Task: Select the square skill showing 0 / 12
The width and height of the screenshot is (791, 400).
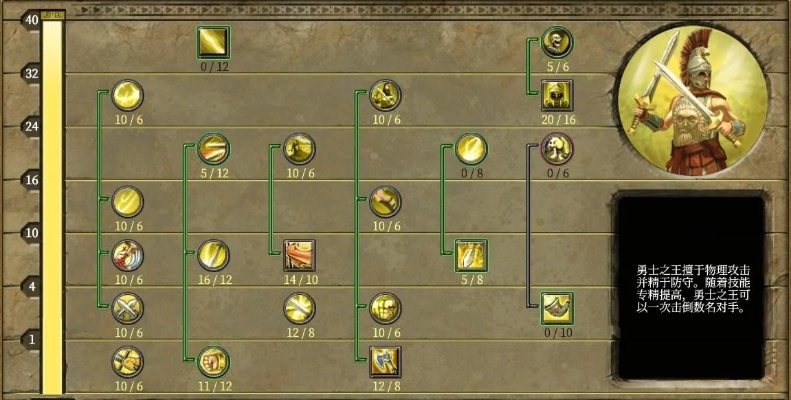Action: (x=213, y=43)
